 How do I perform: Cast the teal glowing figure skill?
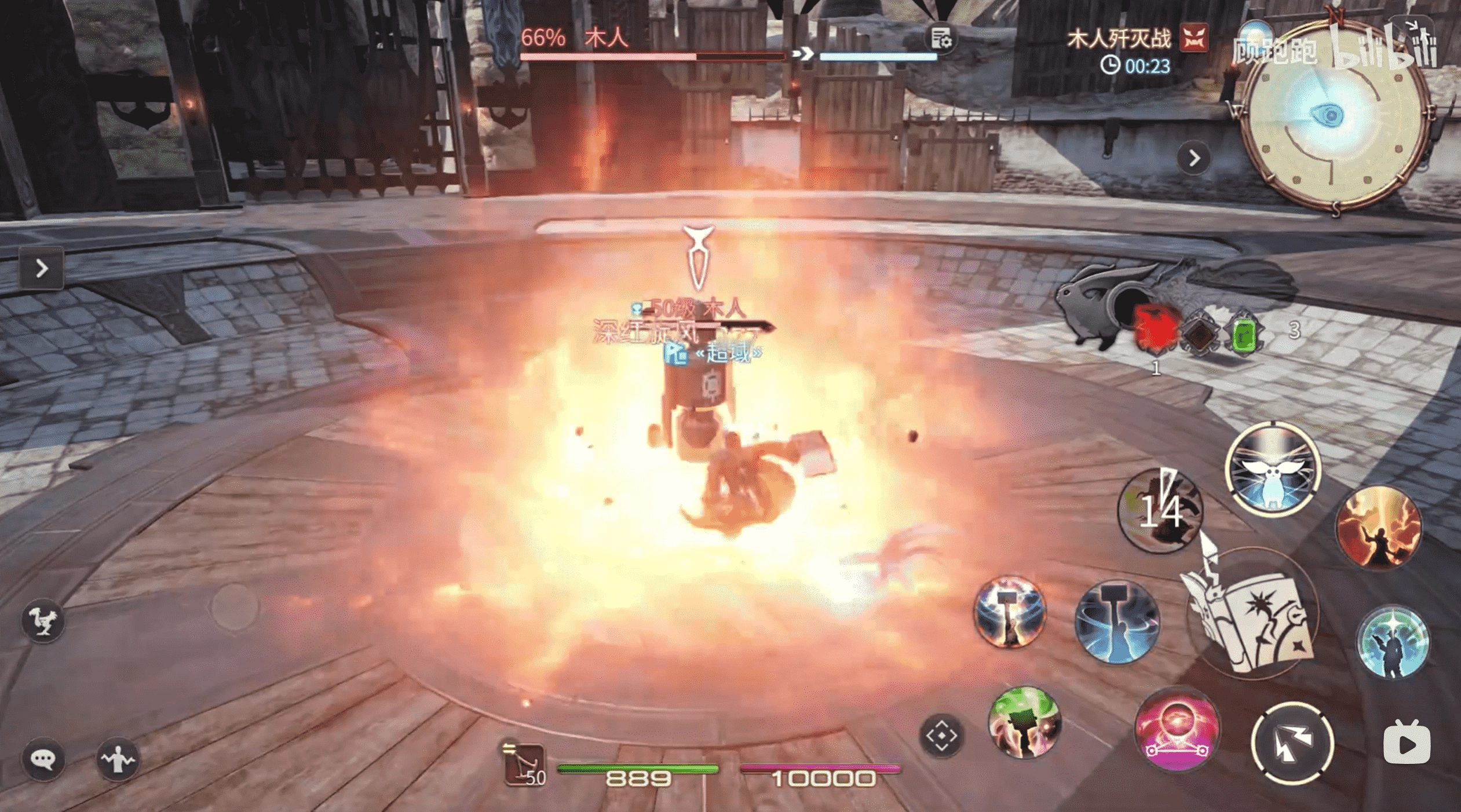1391,641
